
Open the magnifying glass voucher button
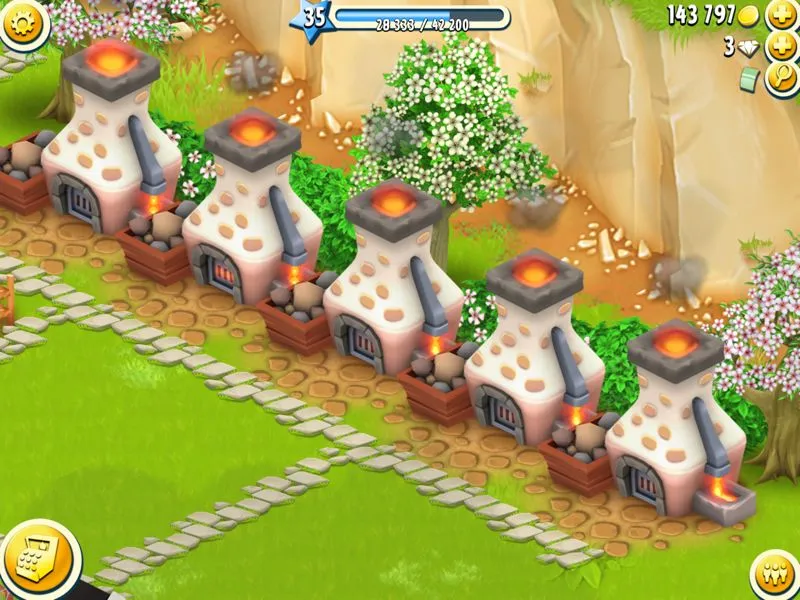[781, 79]
